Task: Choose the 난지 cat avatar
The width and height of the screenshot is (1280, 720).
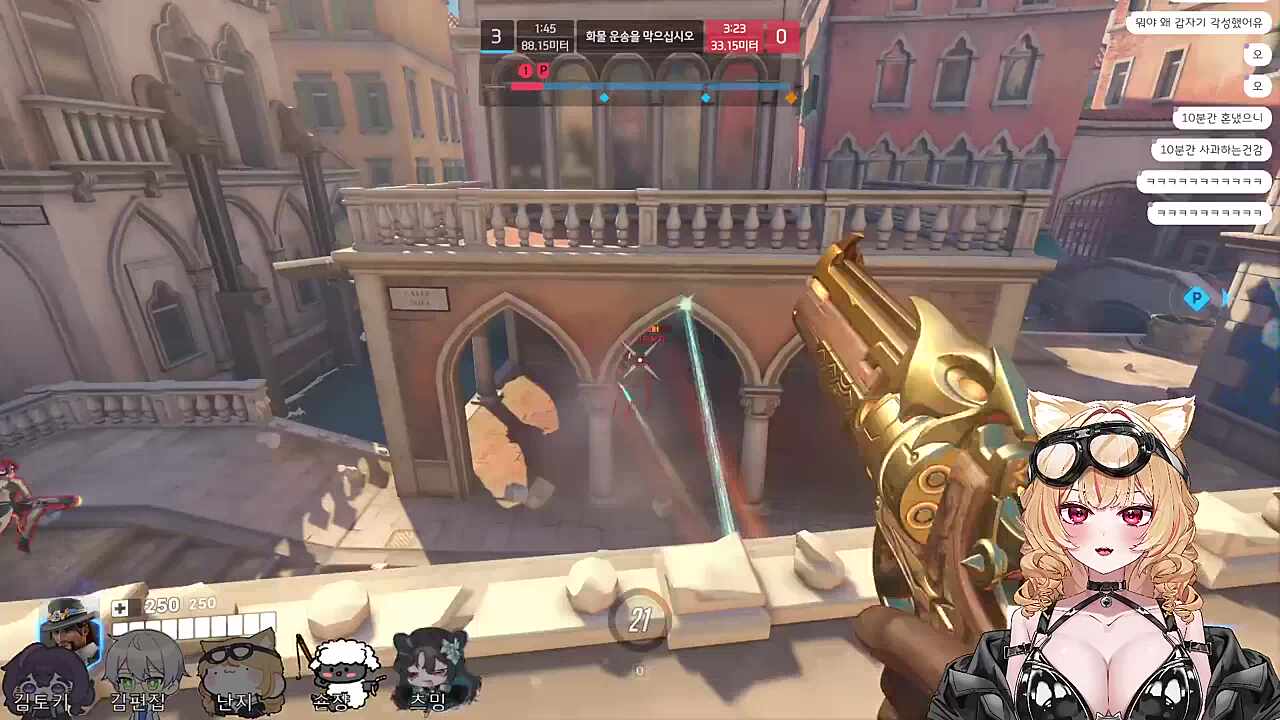Action: click(237, 672)
